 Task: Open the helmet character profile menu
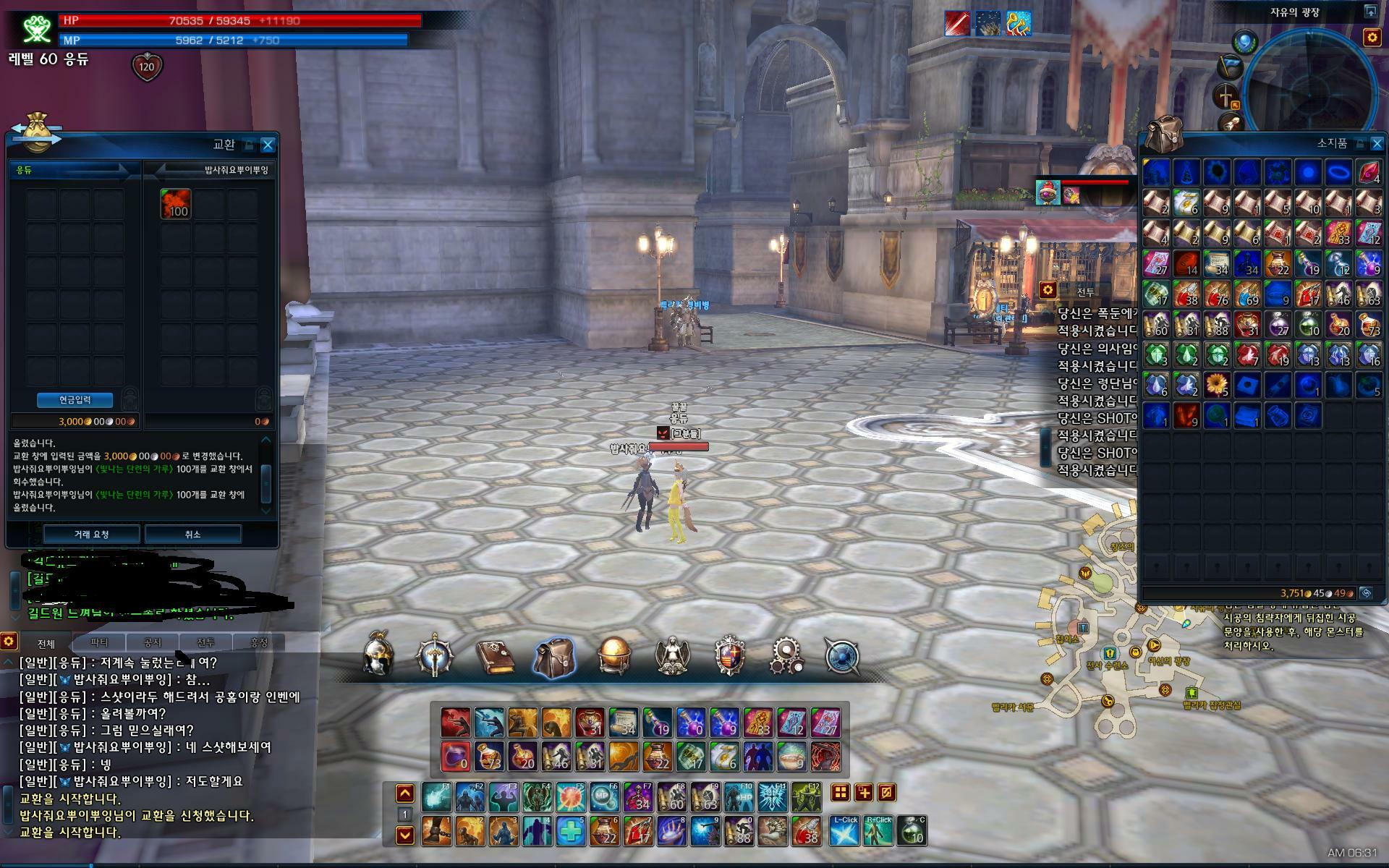point(378,656)
